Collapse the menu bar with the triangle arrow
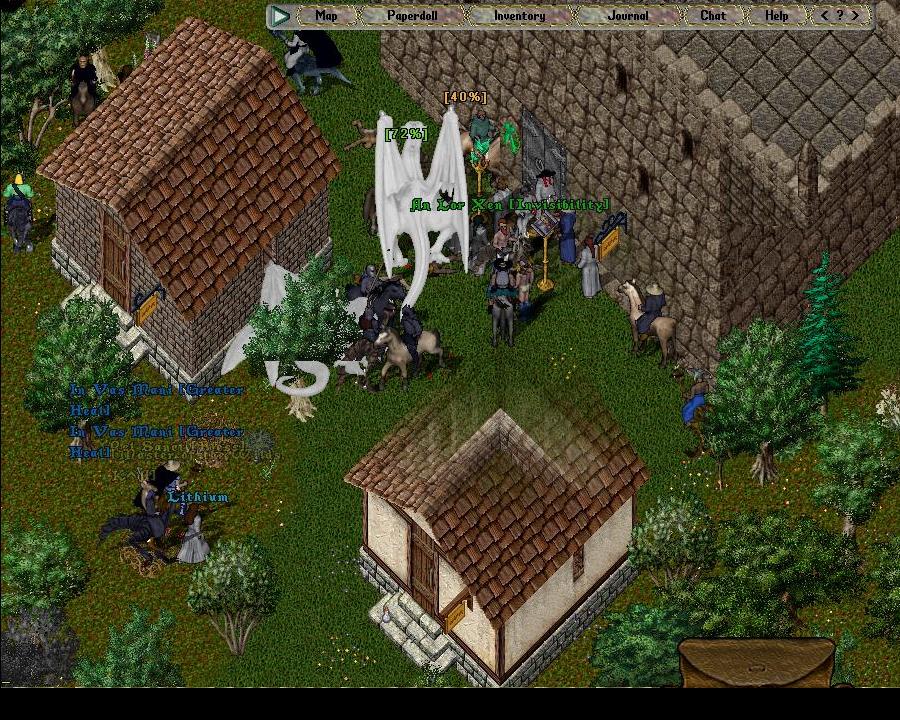Image resolution: width=900 pixels, height=720 pixels. coord(281,15)
